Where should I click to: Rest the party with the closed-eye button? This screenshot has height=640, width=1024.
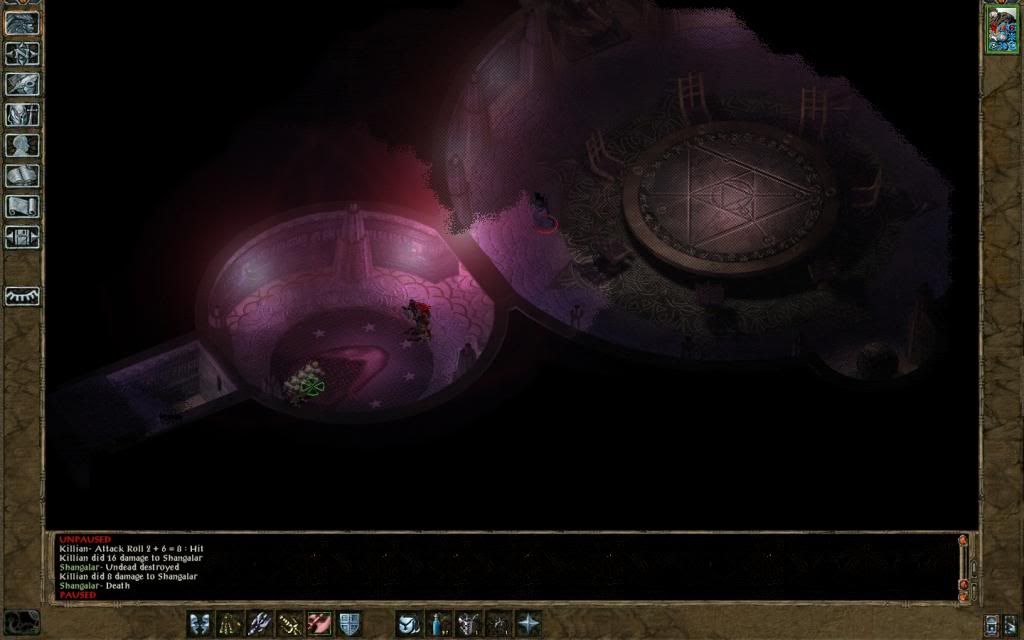tap(22, 296)
